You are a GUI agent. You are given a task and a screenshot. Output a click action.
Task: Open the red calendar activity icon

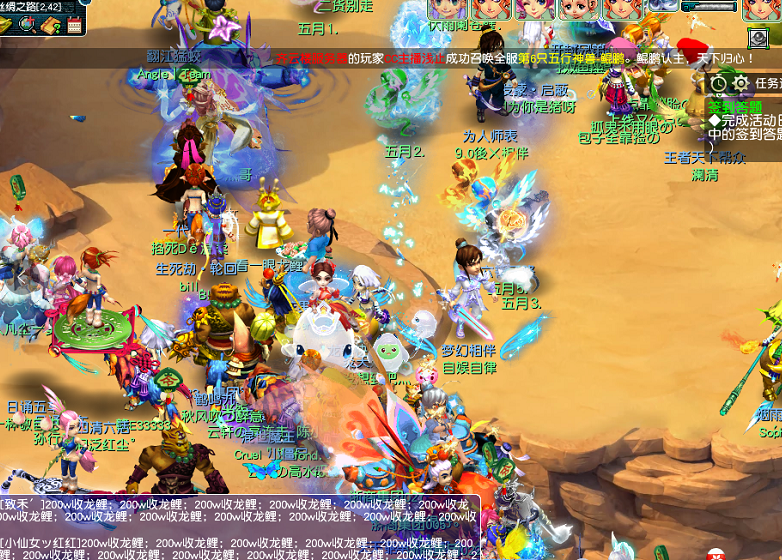(x=74, y=24)
